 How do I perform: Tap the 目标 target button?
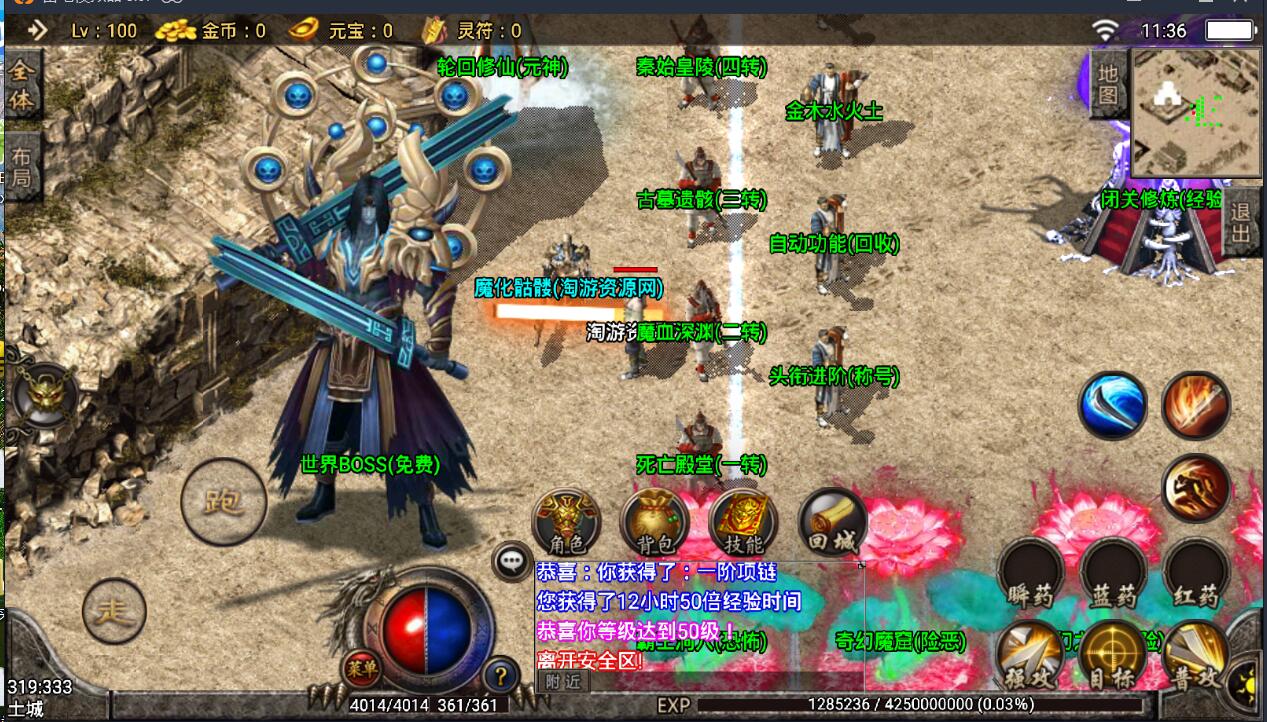(x=1112, y=655)
